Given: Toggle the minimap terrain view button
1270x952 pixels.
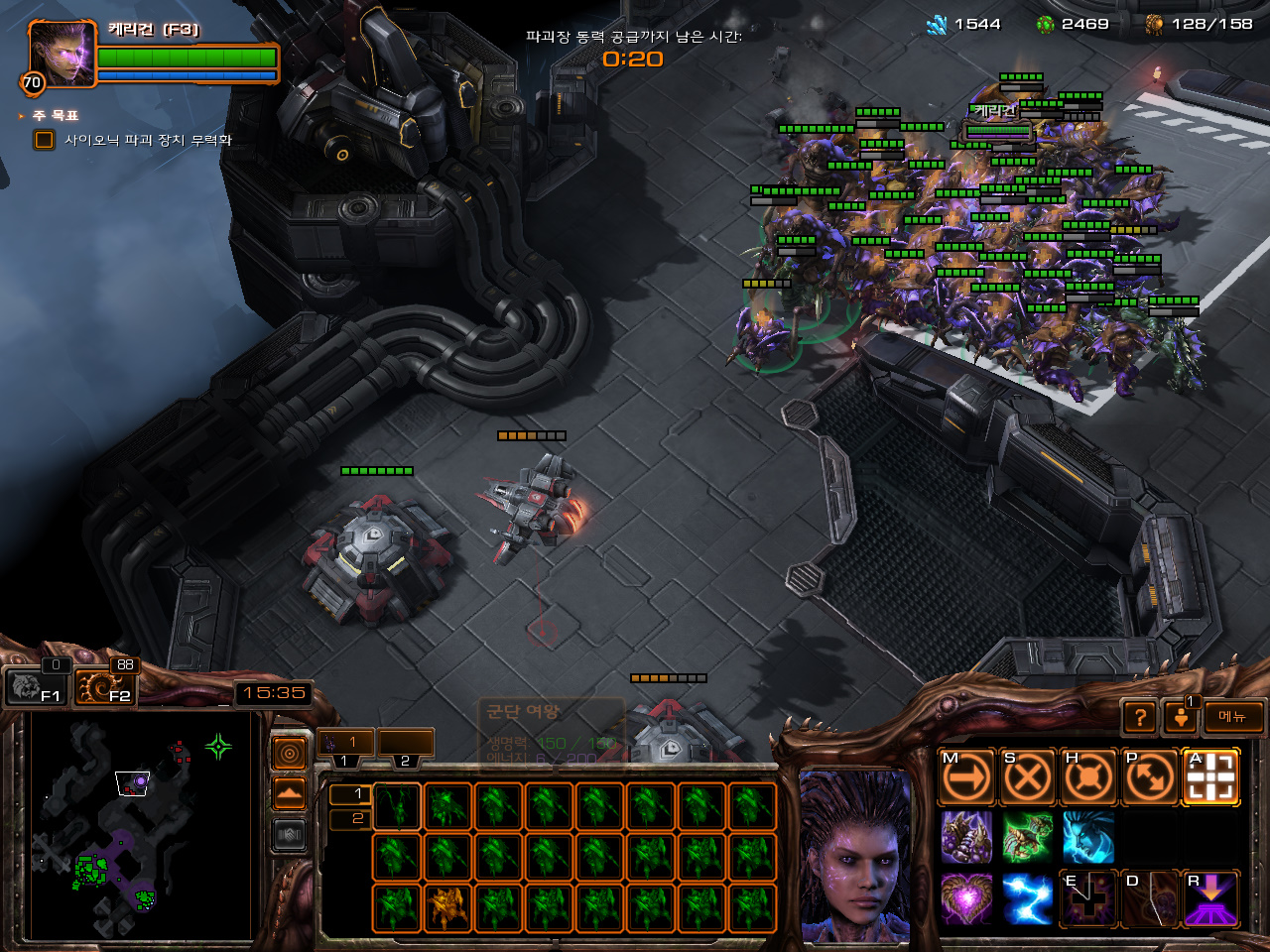Looking at the screenshot, I should click(289, 794).
